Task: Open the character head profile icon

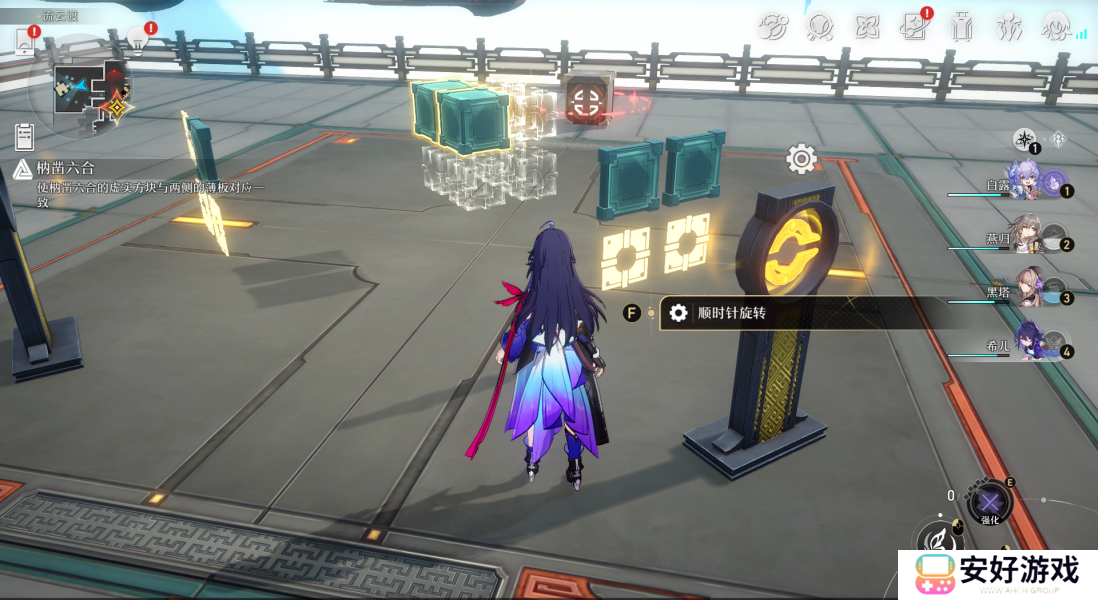Action: coord(1055,27)
